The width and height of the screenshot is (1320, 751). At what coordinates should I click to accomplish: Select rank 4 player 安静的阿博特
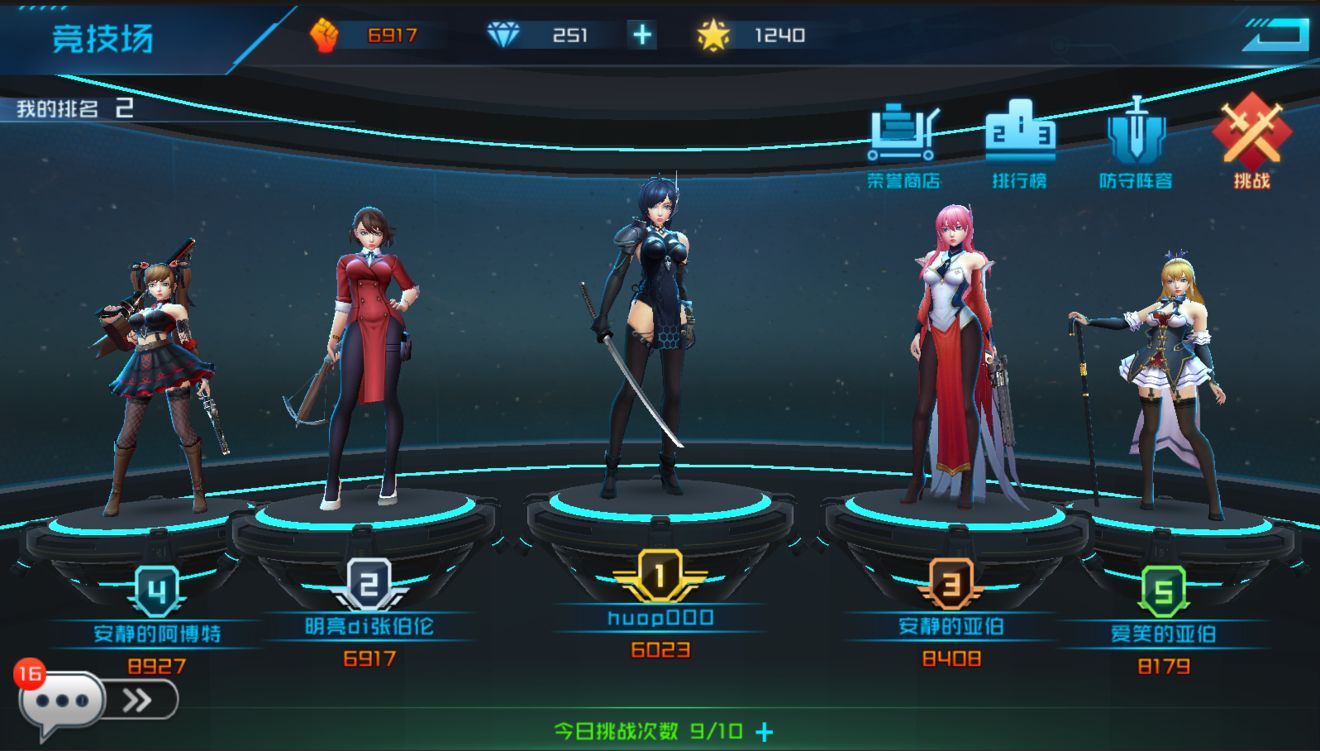pyautogui.click(x=160, y=380)
